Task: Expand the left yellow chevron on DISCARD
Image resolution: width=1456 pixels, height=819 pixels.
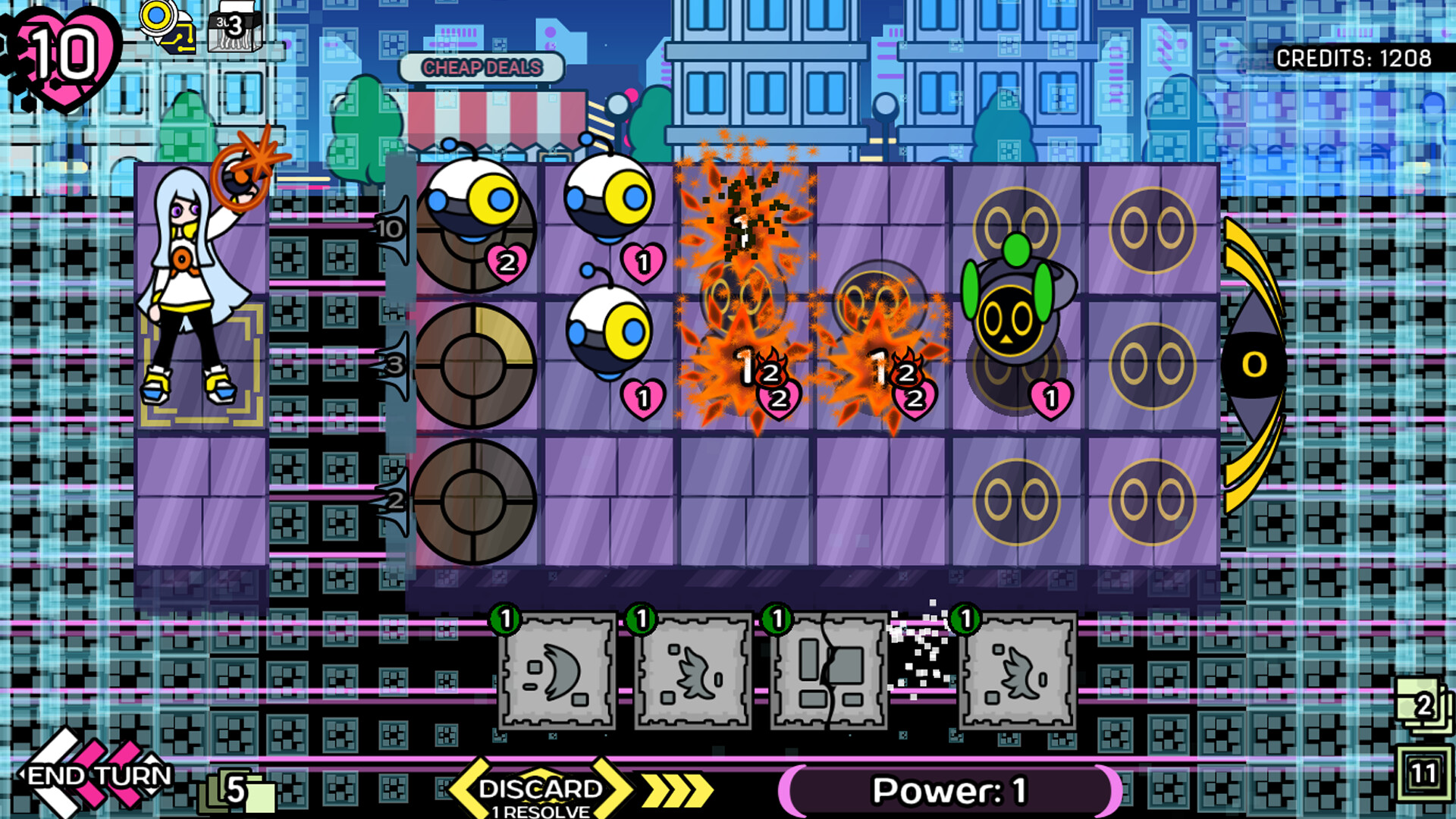Action: point(469,789)
